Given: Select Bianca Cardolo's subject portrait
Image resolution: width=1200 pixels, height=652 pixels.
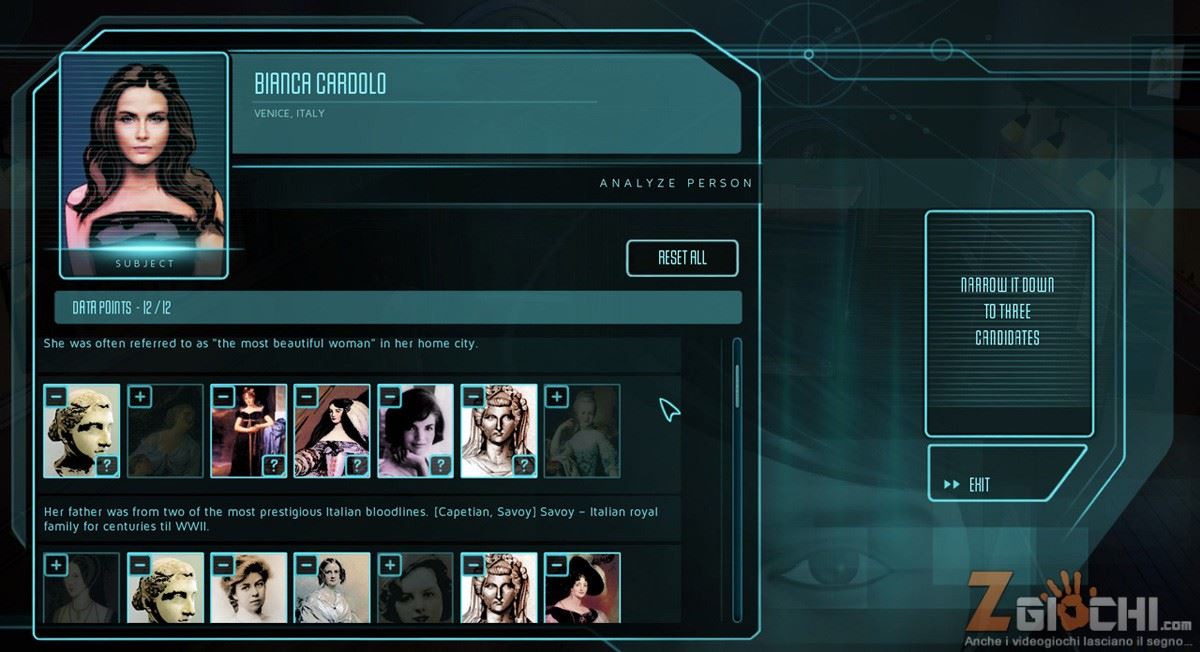Looking at the screenshot, I should point(143,160).
